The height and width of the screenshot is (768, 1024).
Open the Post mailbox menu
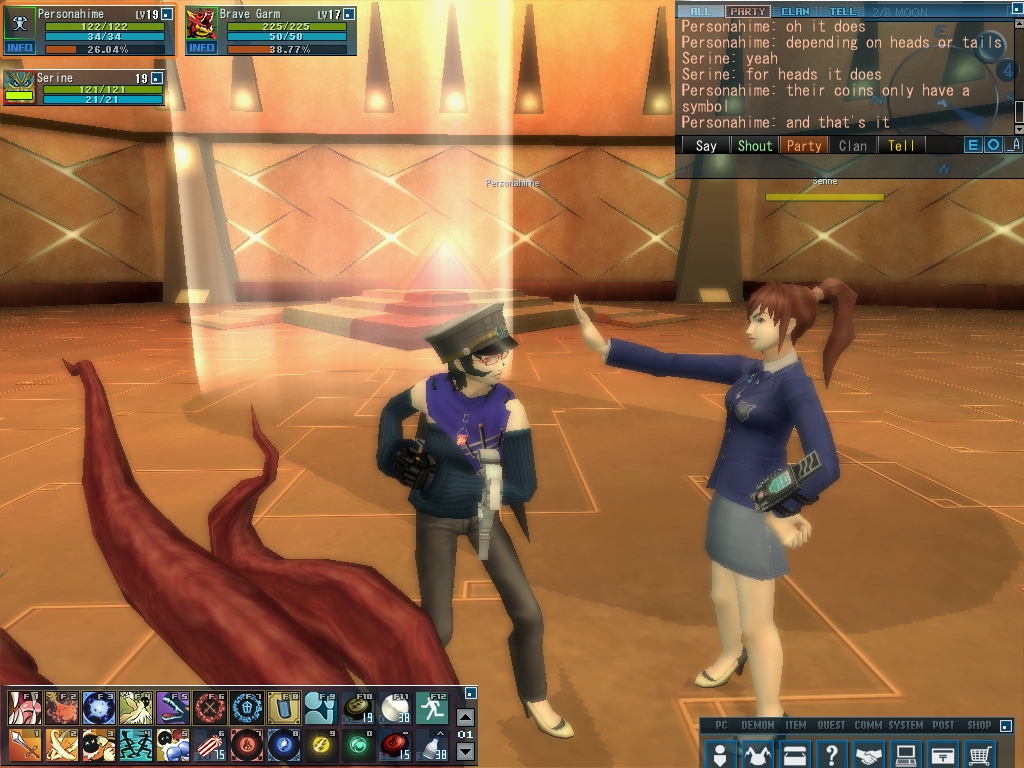tap(943, 755)
